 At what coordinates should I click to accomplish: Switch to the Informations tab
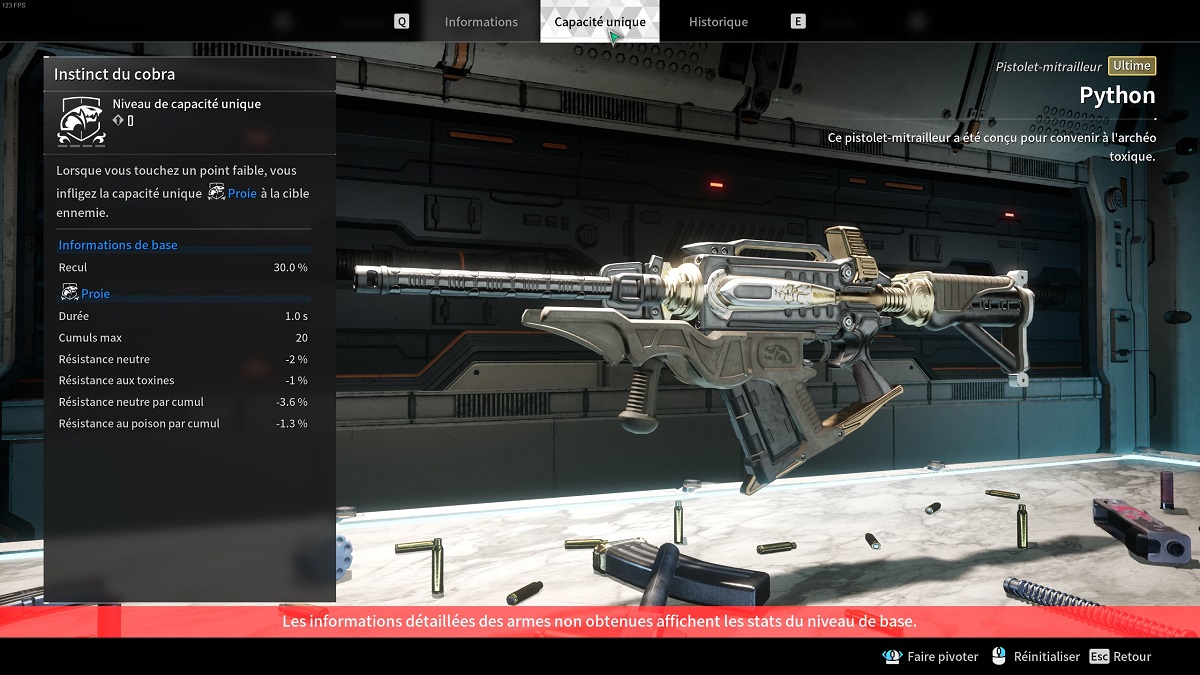click(481, 22)
